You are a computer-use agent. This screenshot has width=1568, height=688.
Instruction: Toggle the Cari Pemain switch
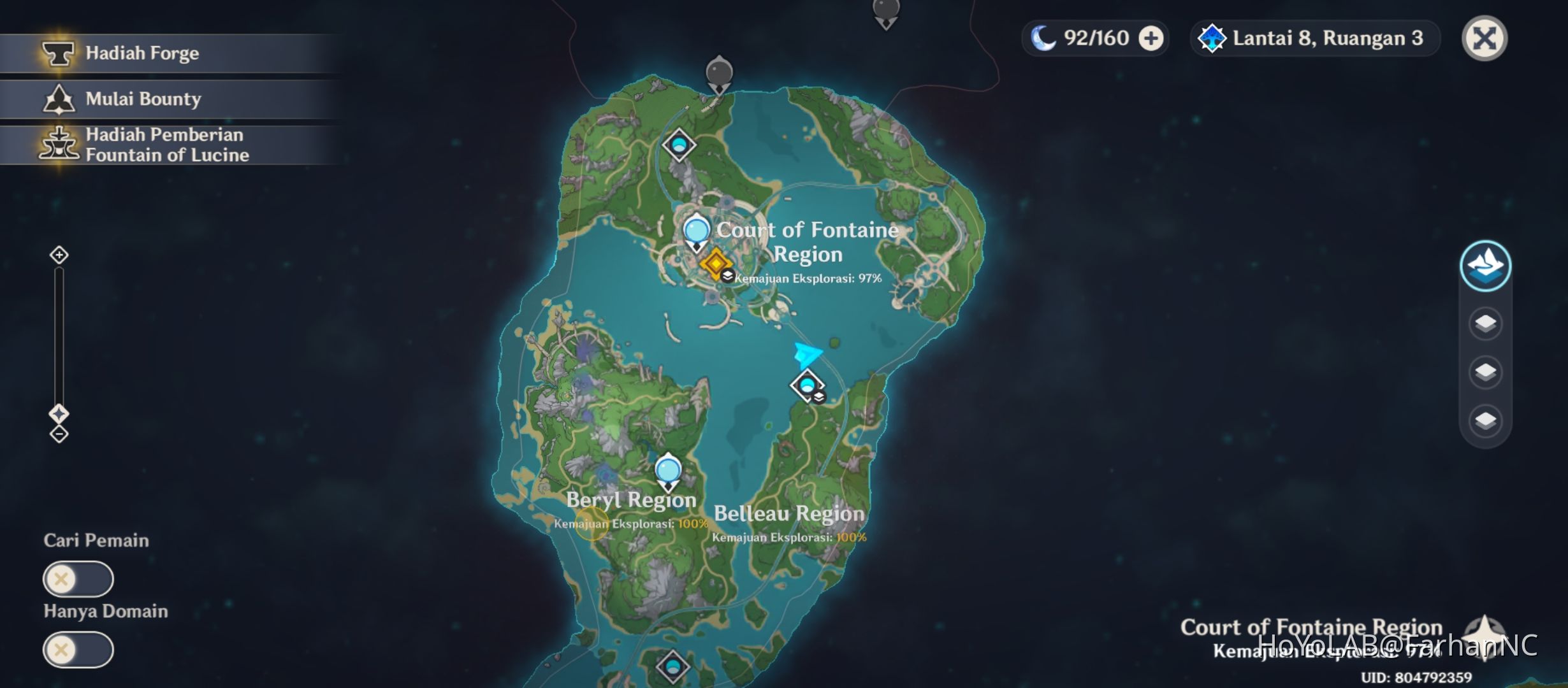pos(78,580)
